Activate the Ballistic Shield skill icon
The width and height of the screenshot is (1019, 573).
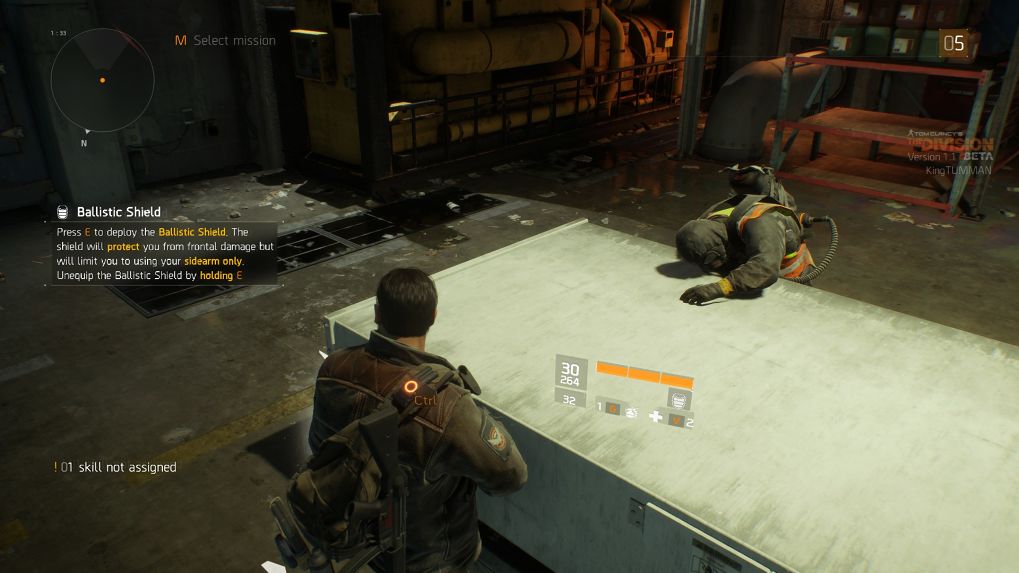click(680, 400)
